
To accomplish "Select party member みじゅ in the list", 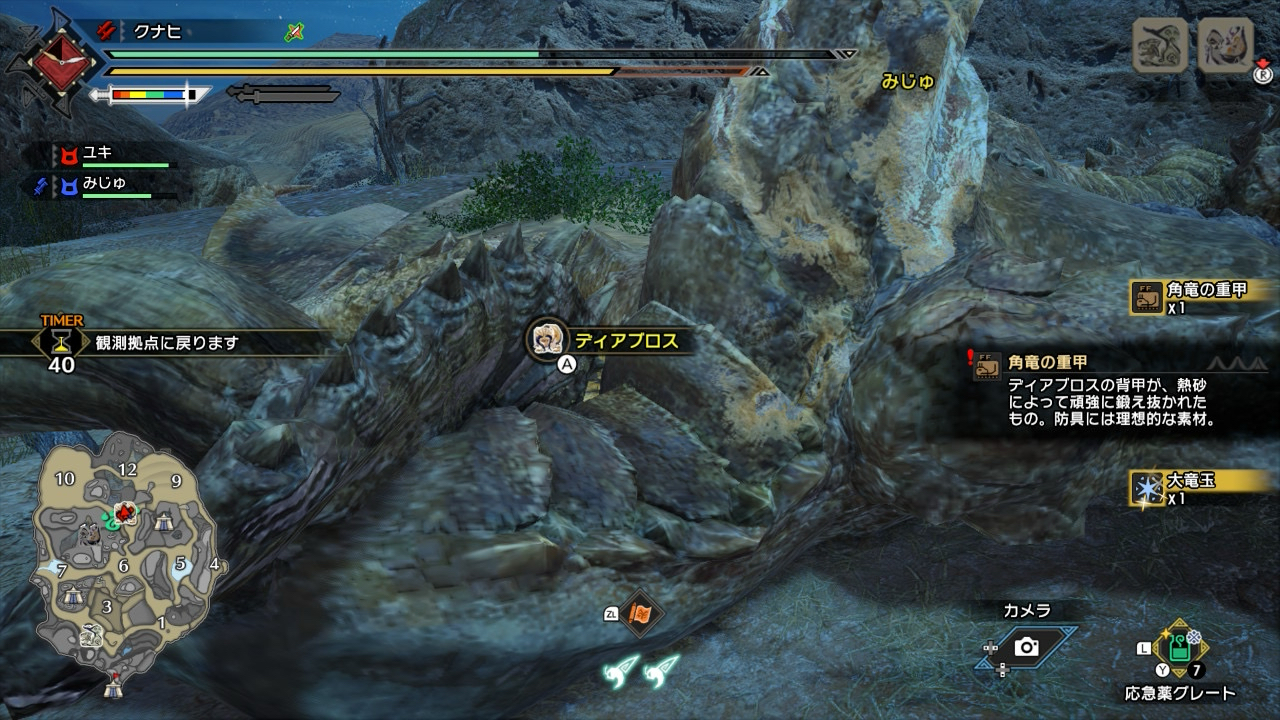I will 104,184.
